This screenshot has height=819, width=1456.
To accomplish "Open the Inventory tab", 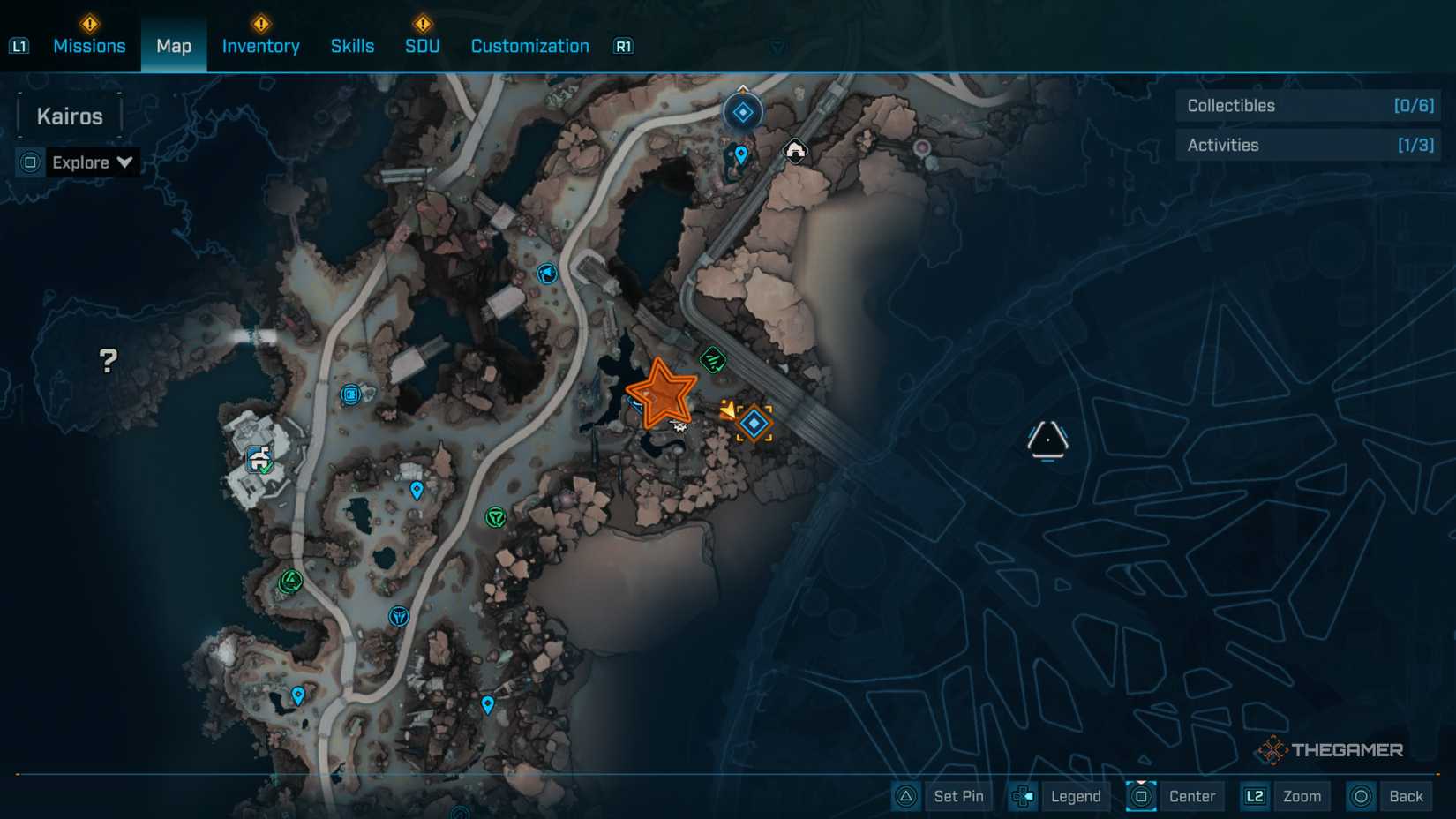I will point(260,46).
